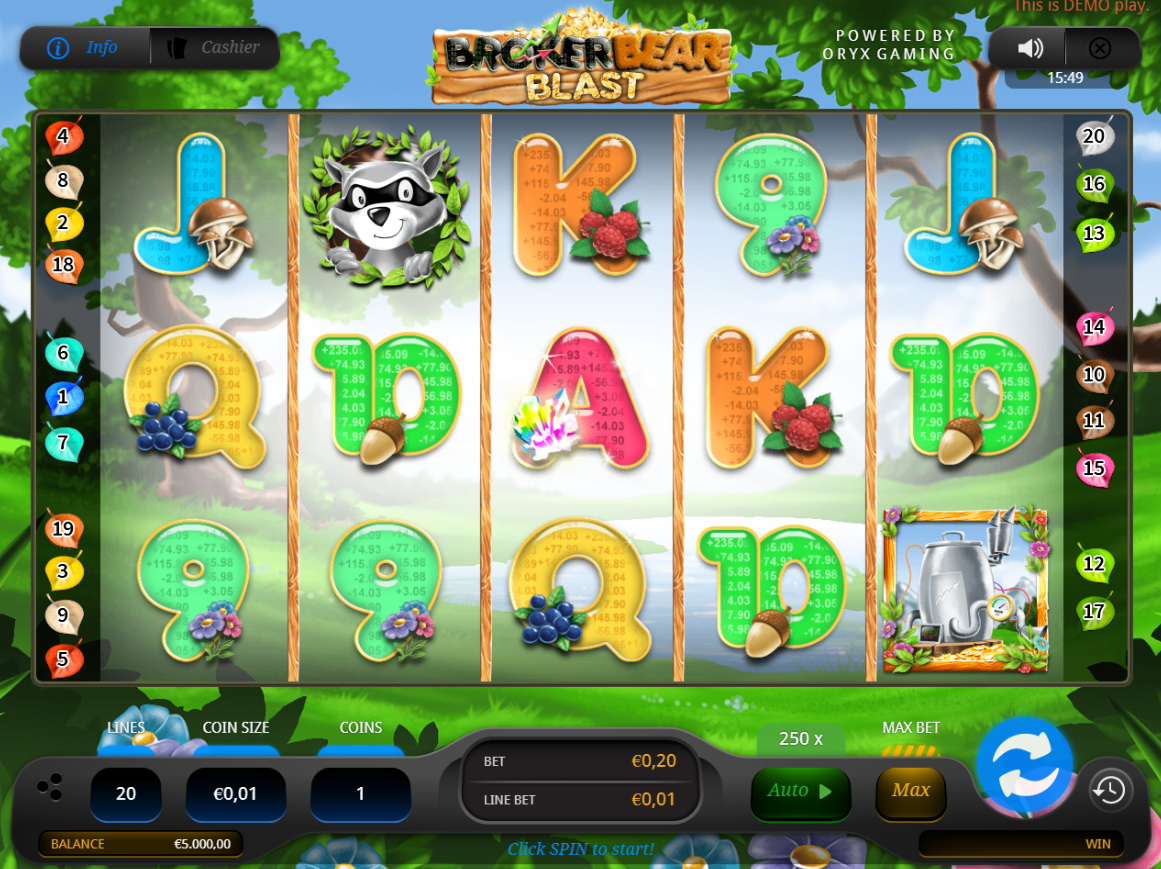1161x869 pixels.
Task: Toggle the sound speaker icon
Action: (1030, 48)
